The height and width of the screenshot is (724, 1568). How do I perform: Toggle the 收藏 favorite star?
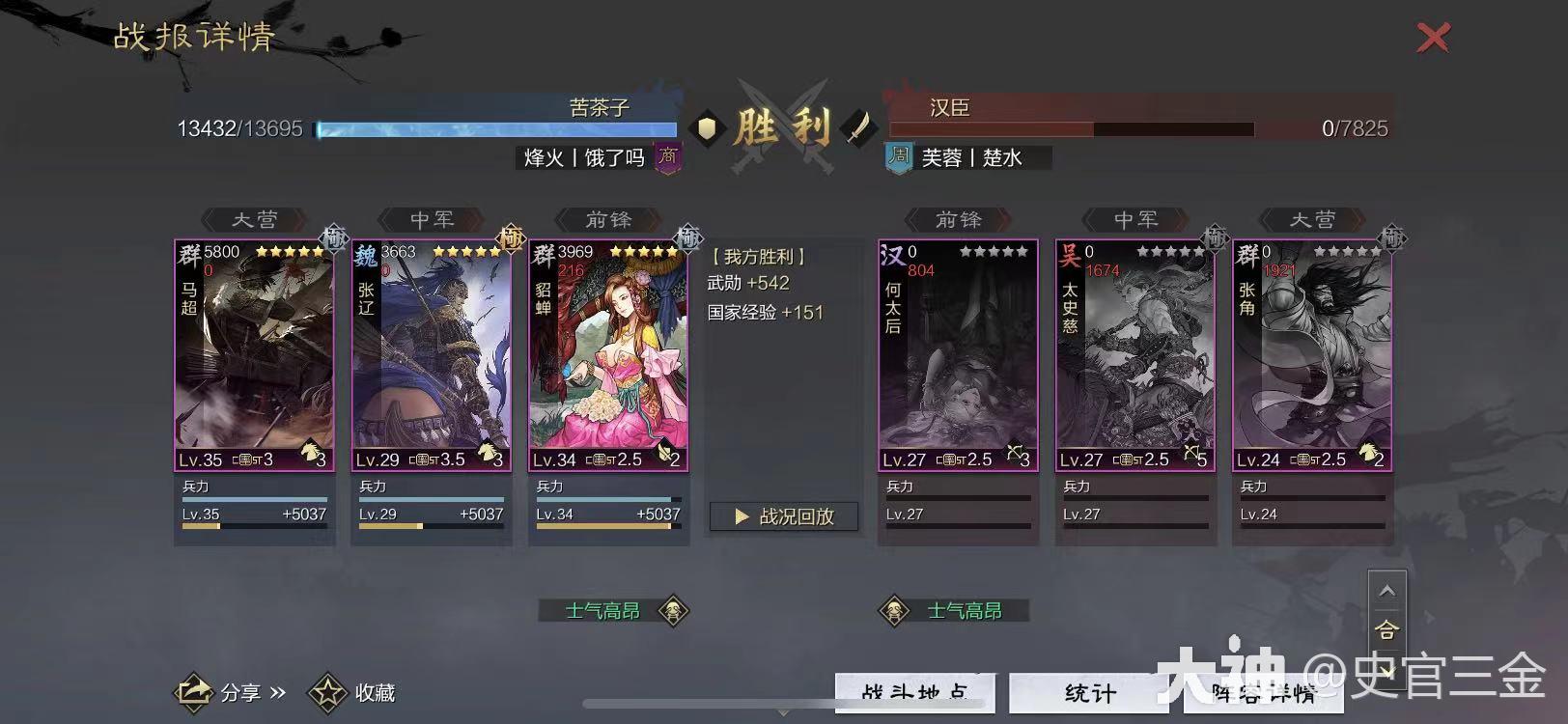(x=327, y=691)
